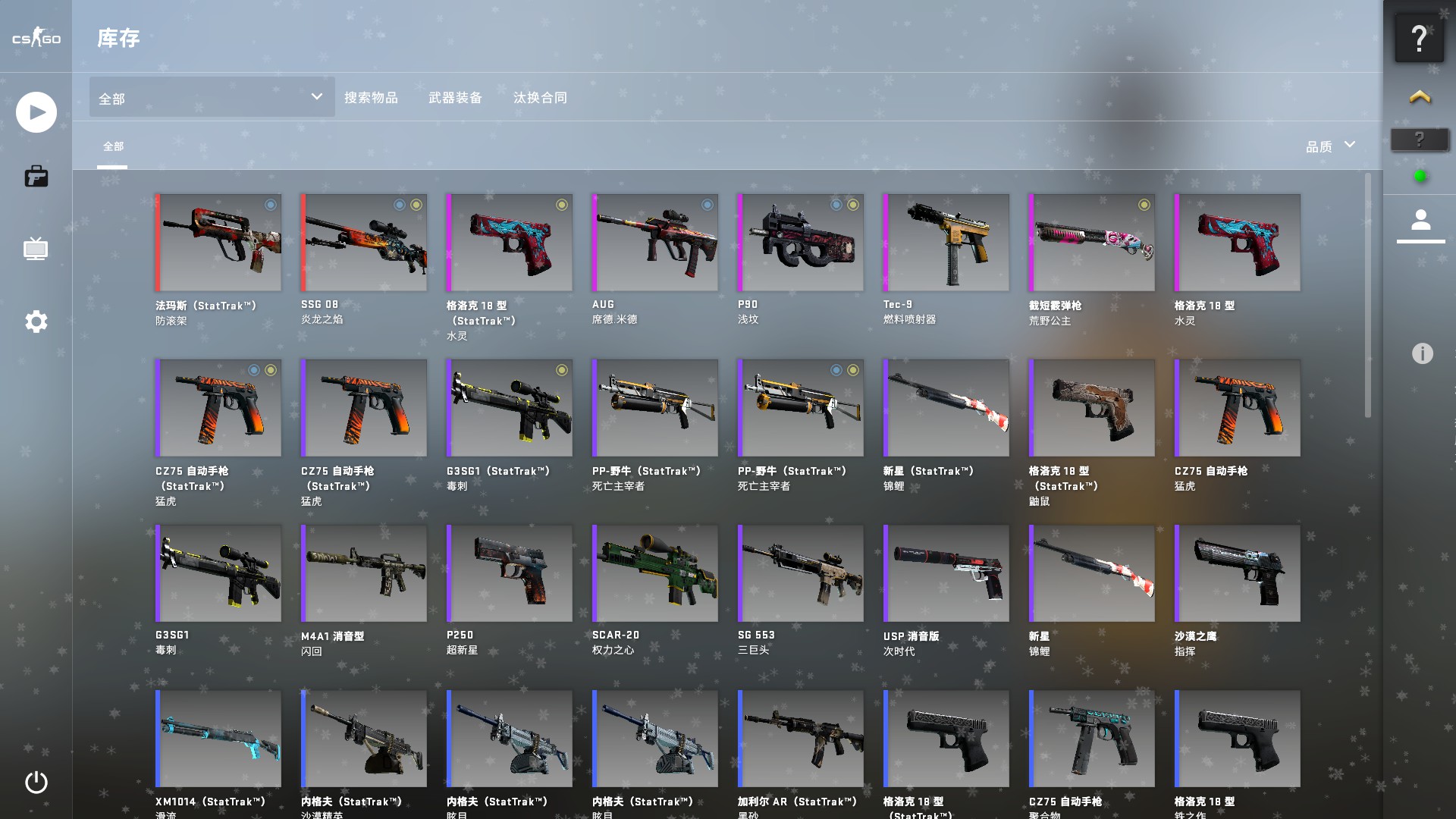Open the 汰换合同 tab
The height and width of the screenshot is (819, 1456).
pyautogui.click(x=540, y=98)
